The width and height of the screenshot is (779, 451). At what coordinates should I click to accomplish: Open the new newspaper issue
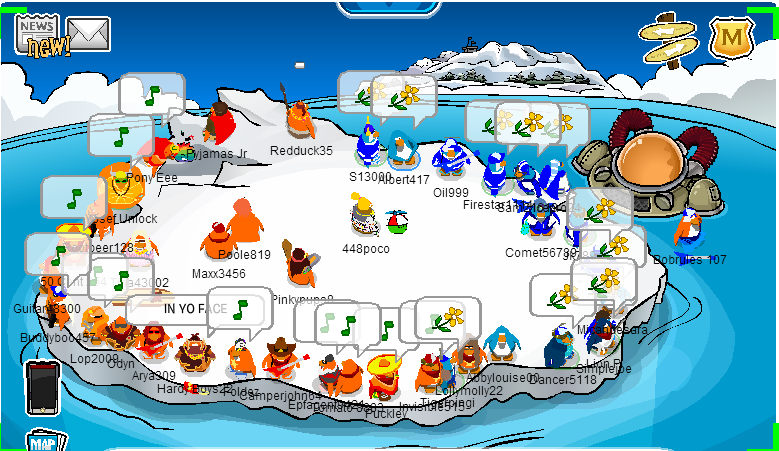38,35
